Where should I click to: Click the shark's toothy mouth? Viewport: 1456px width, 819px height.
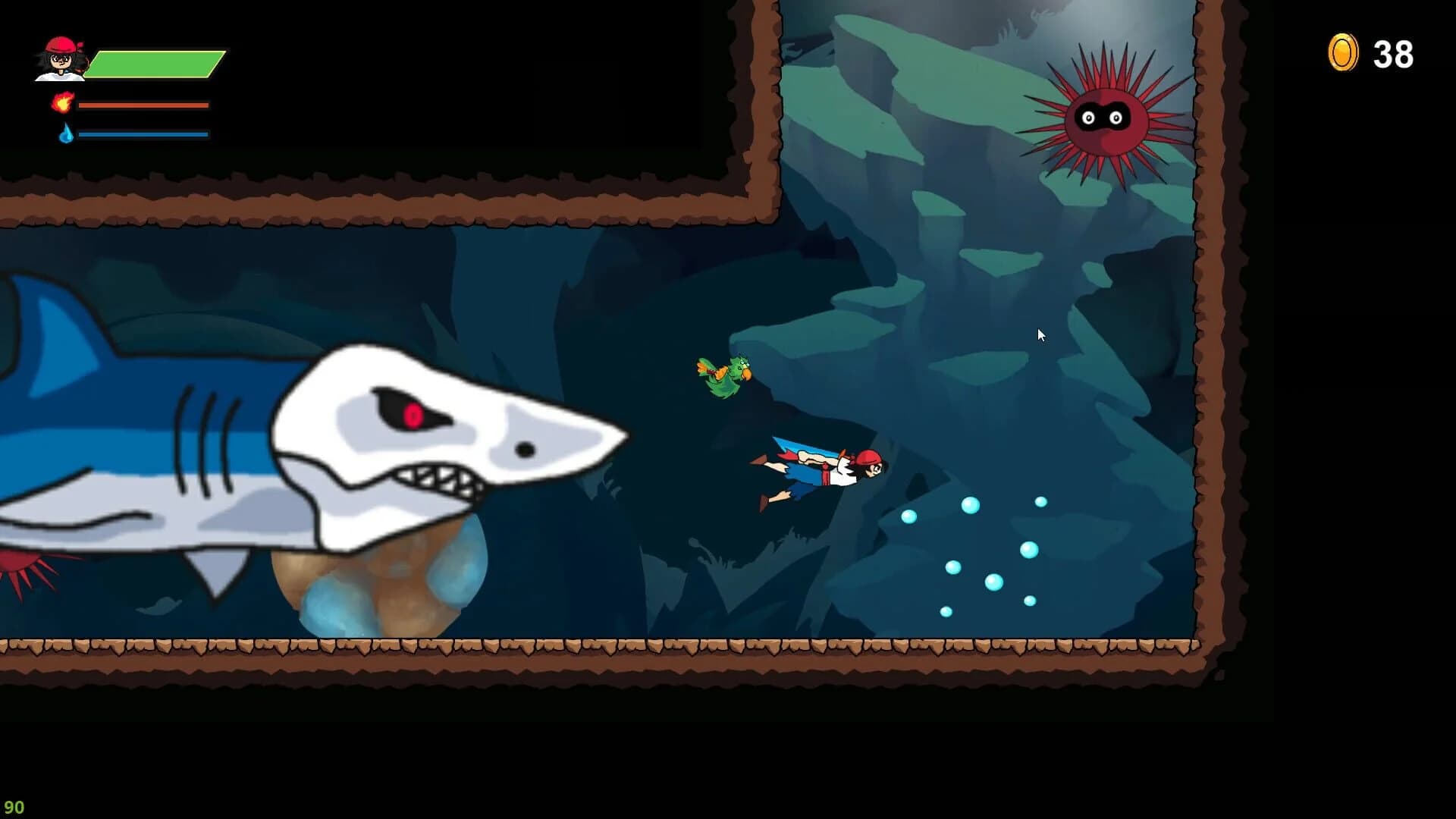pos(432,480)
